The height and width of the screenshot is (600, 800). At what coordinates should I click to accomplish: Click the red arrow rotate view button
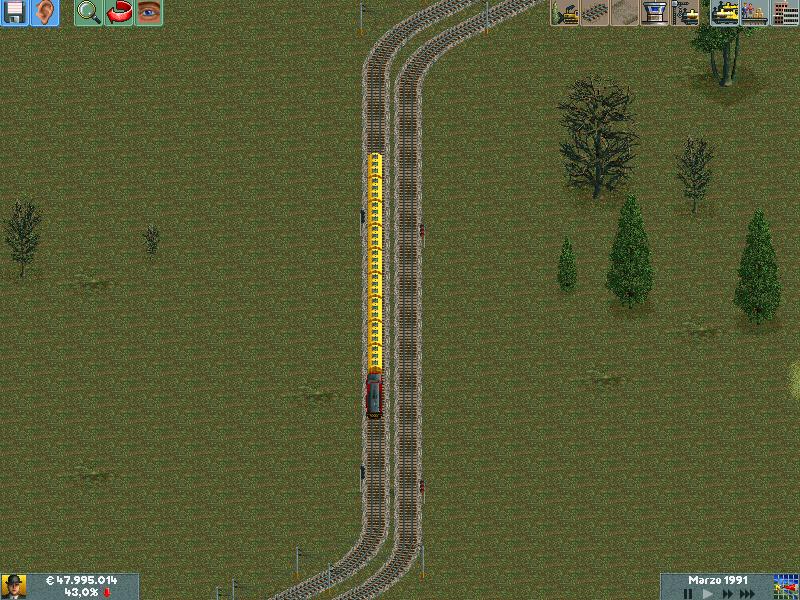pos(119,13)
